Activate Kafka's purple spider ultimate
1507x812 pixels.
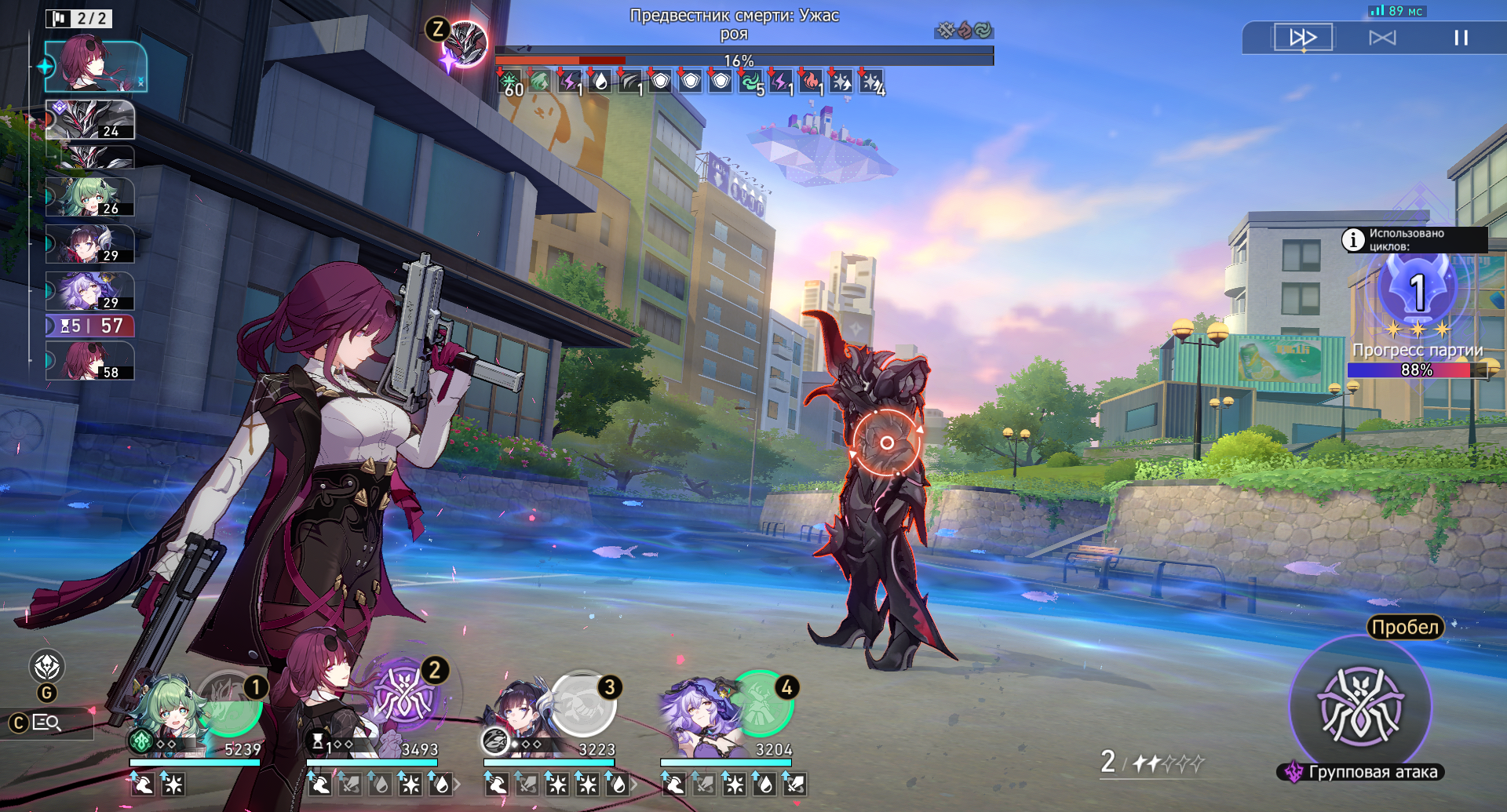click(x=403, y=694)
